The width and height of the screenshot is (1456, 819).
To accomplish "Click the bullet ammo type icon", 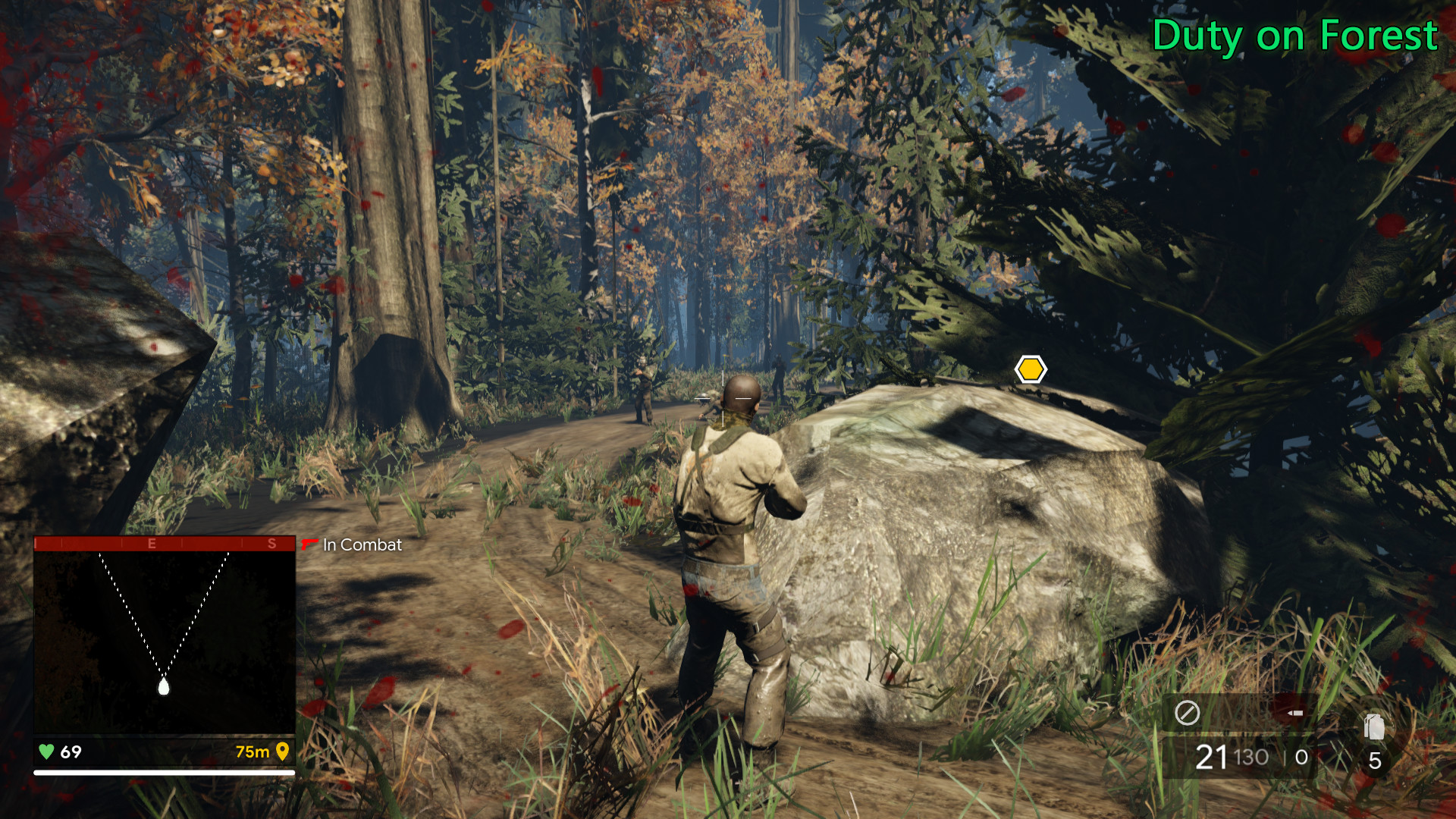I will (x=1295, y=713).
